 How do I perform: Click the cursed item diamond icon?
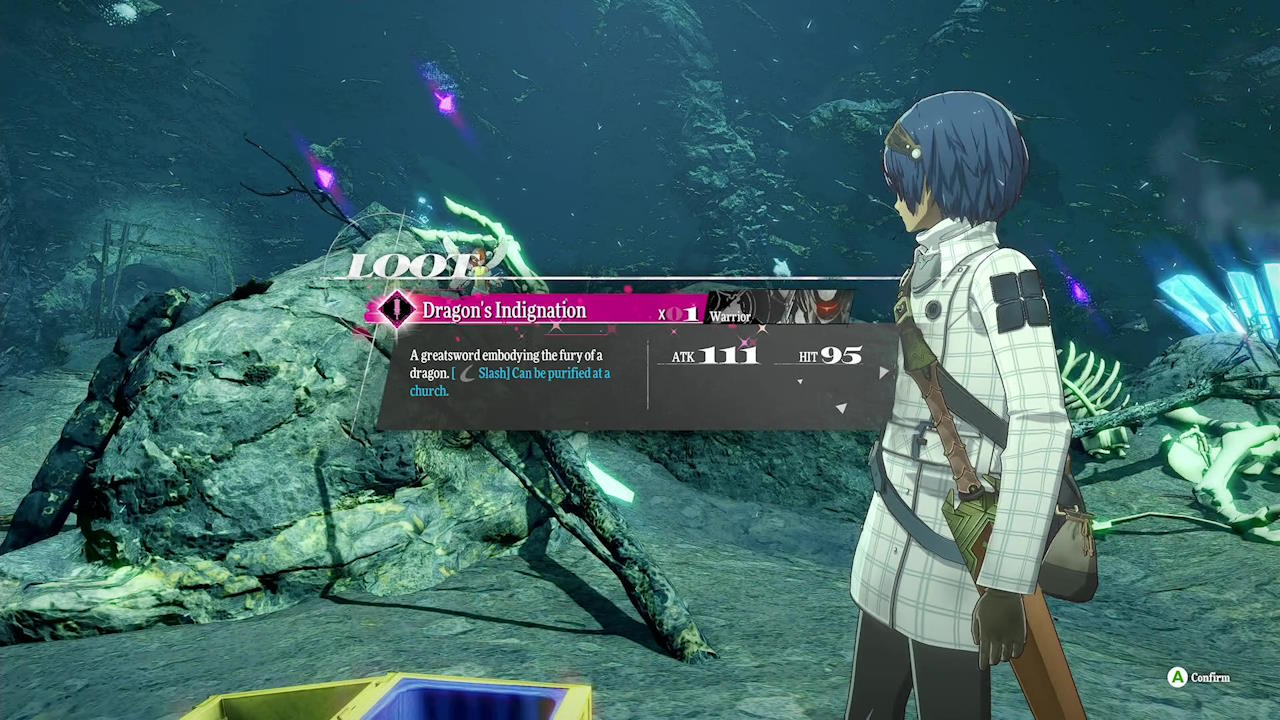pos(397,310)
